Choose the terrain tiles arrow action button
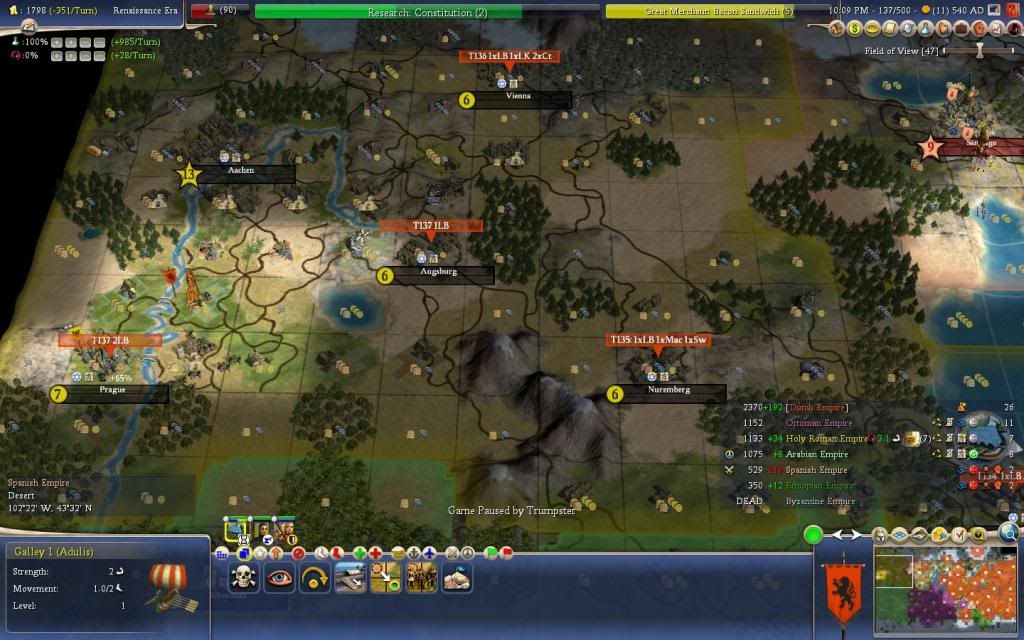Viewport: 1024px width, 640px height. tap(386, 577)
